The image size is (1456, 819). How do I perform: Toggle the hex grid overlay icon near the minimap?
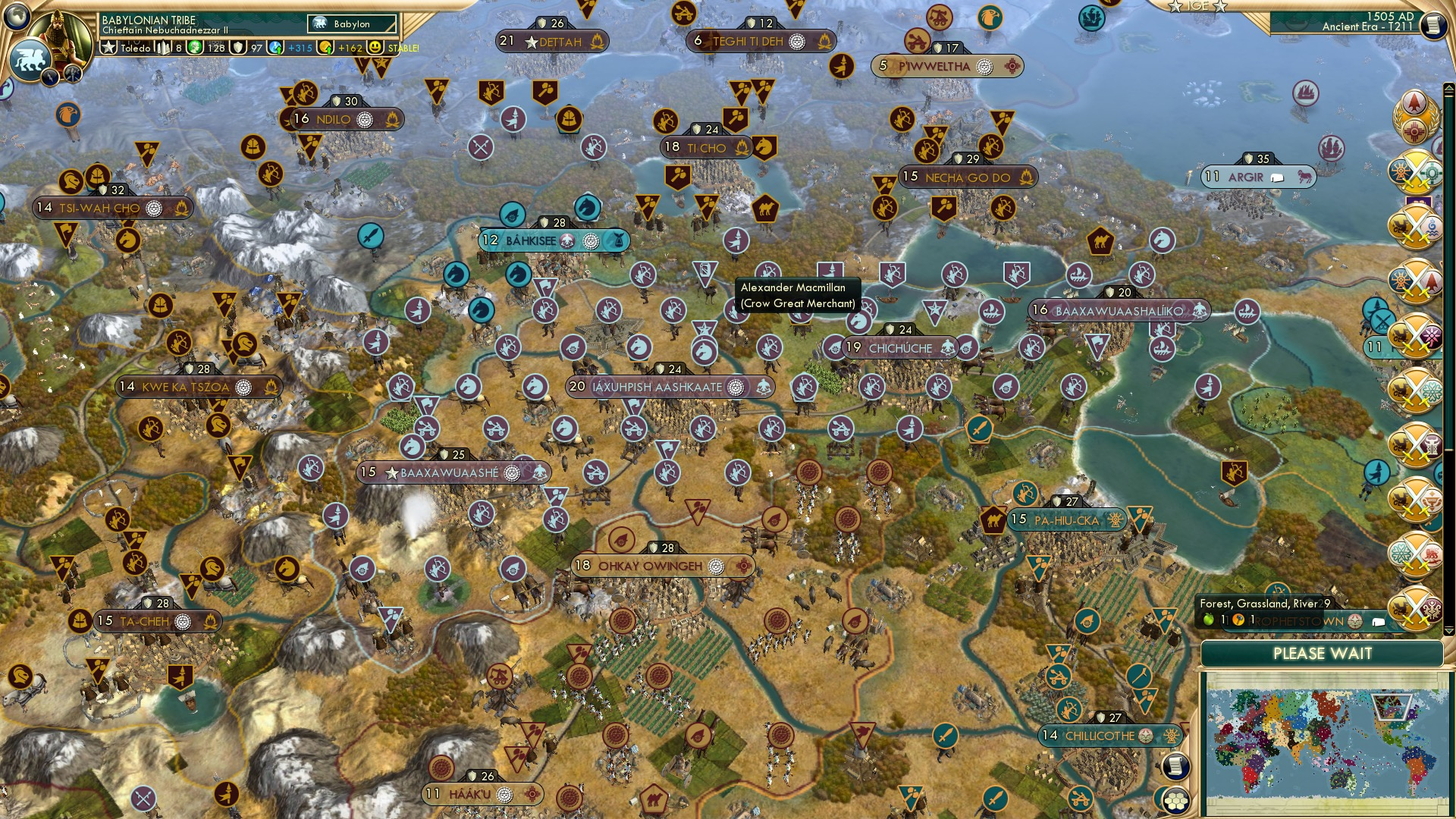click(x=1176, y=802)
